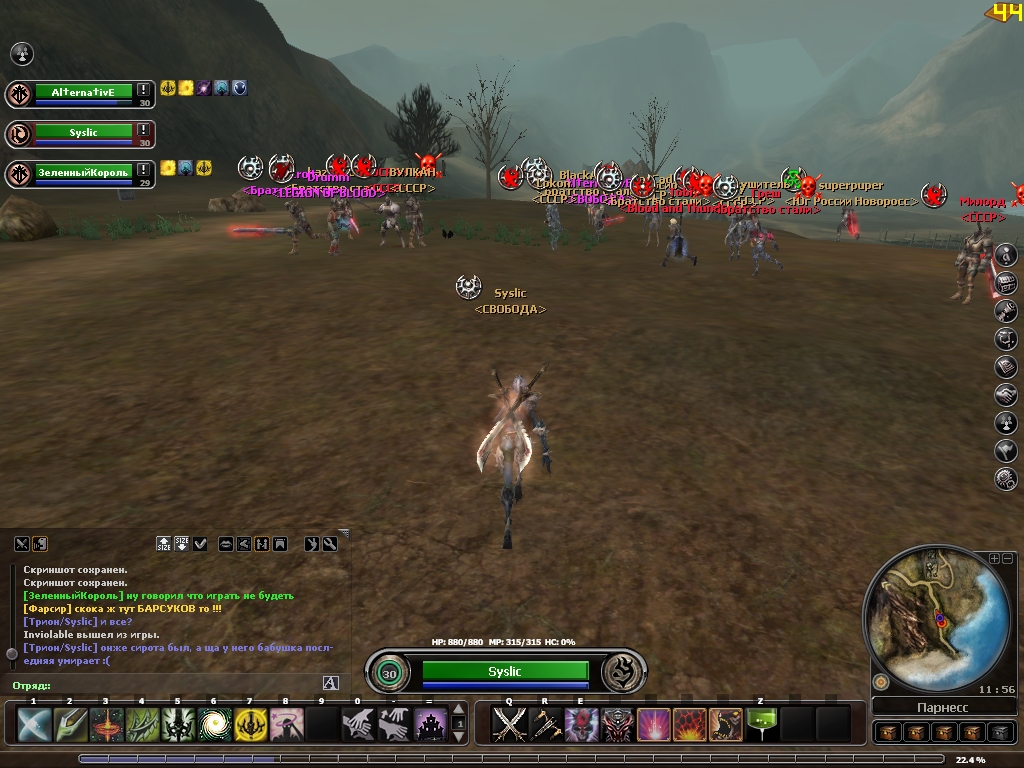Click the hotbar page up arrow
The width and height of the screenshot is (1024, 768).
click(459, 711)
